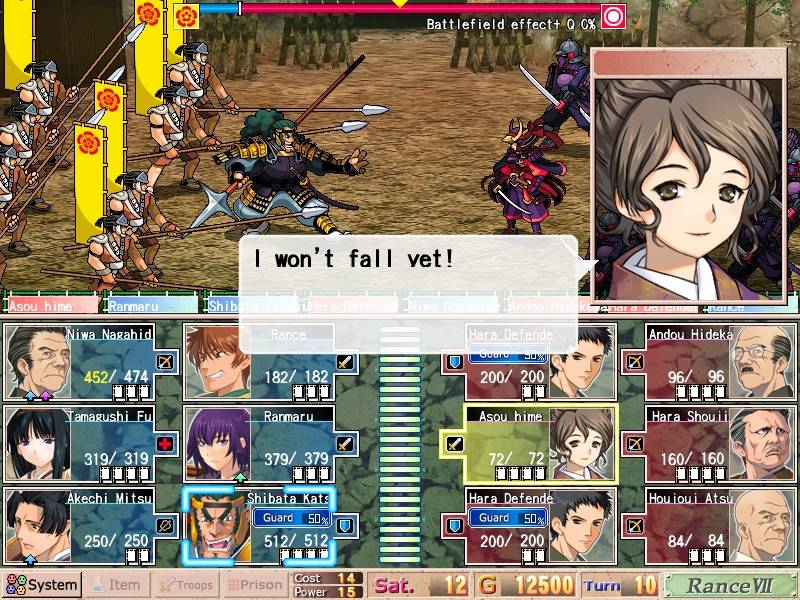Viewport: 800px width, 600px height.
Task: Target Asou hime's enemy unit panel
Action: pyautogui.click(x=530, y=444)
